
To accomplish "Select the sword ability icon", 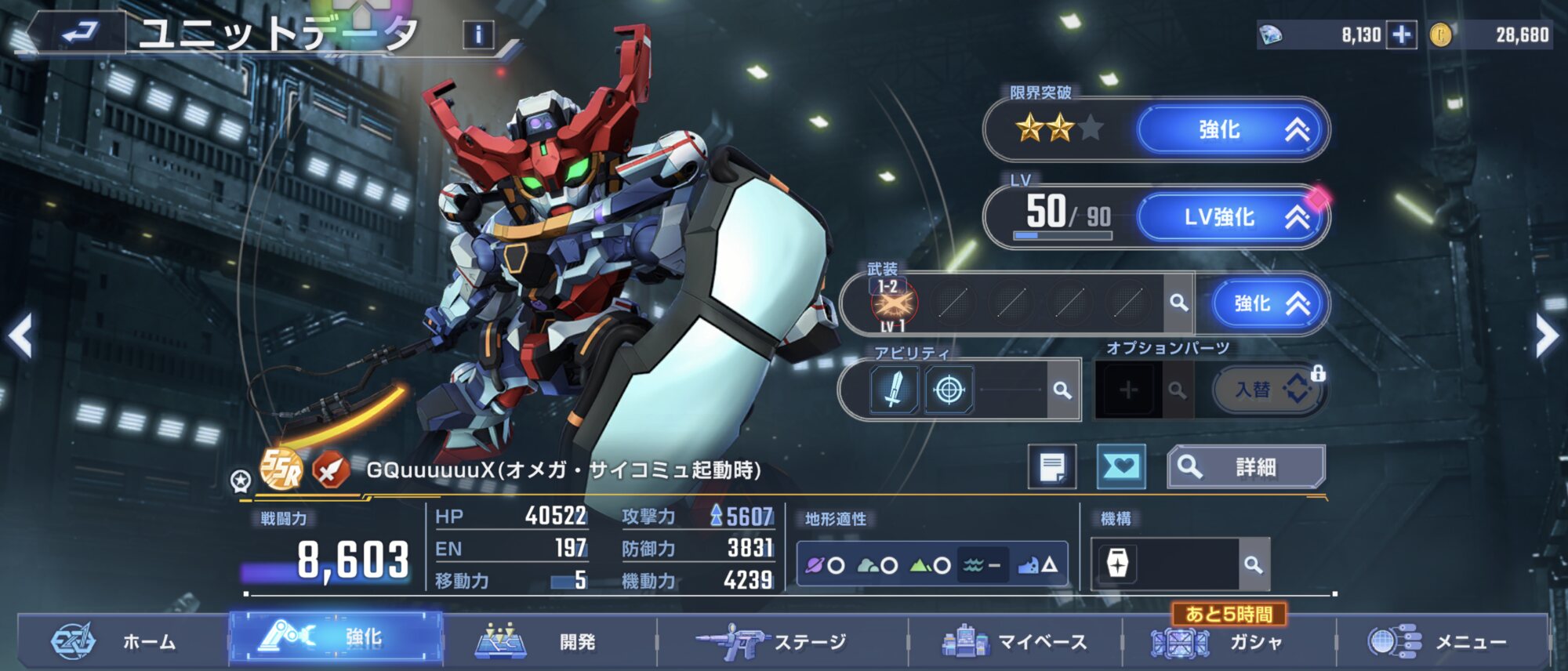I will 894,390.
